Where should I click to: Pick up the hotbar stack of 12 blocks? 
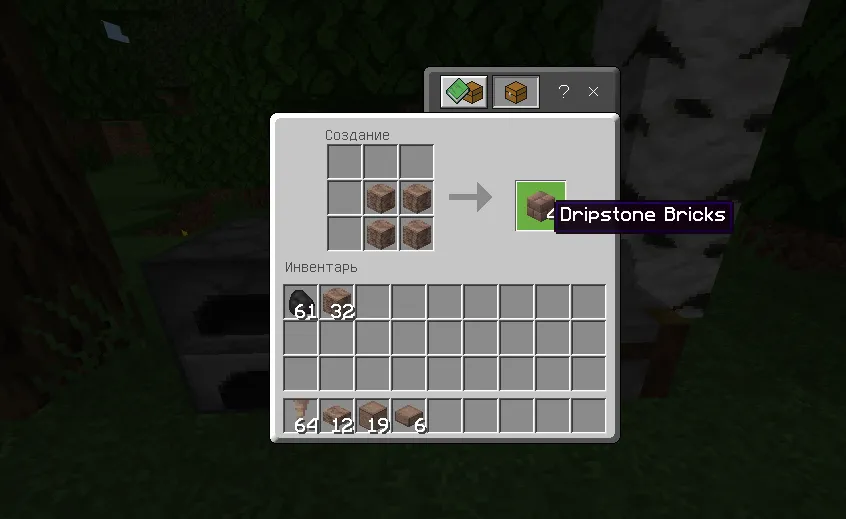(337, 416)
